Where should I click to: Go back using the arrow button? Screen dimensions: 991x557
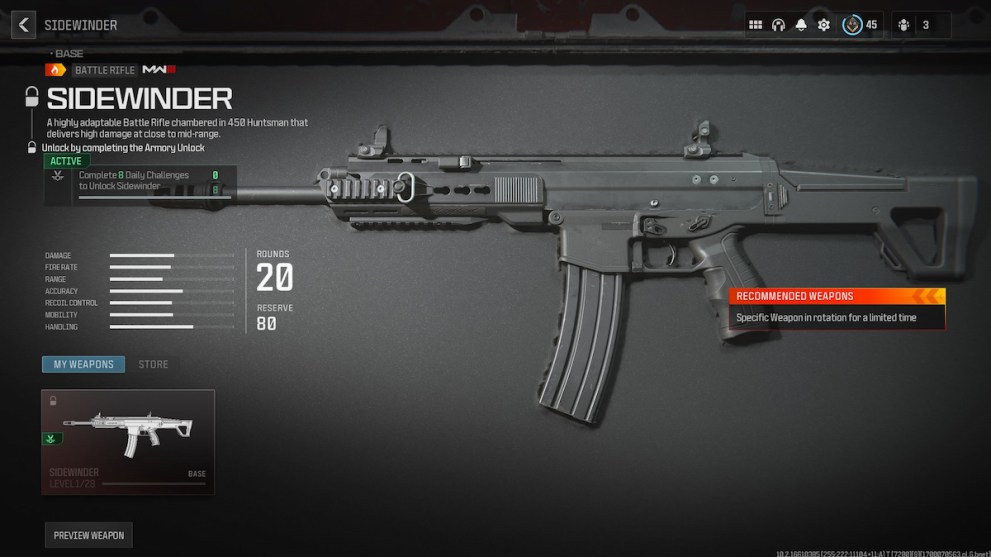(x=24, y=25)
